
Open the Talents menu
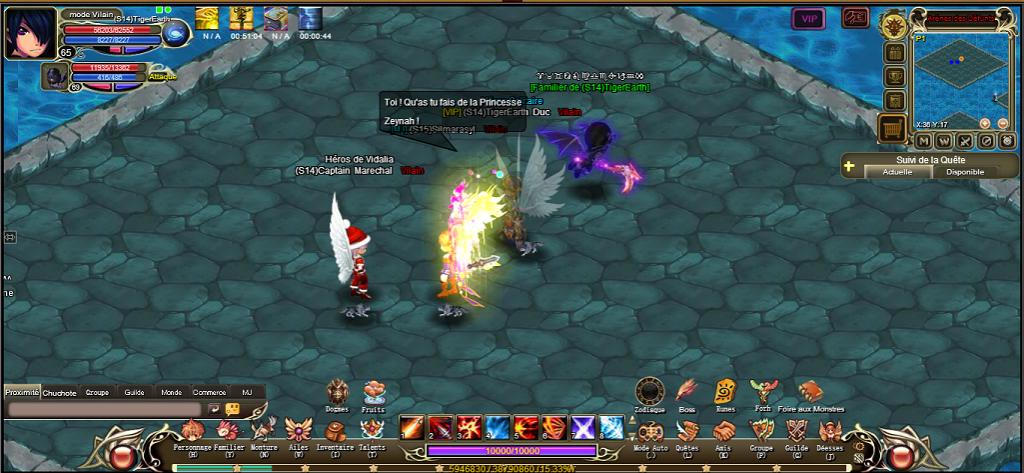(x=371, y=432)
